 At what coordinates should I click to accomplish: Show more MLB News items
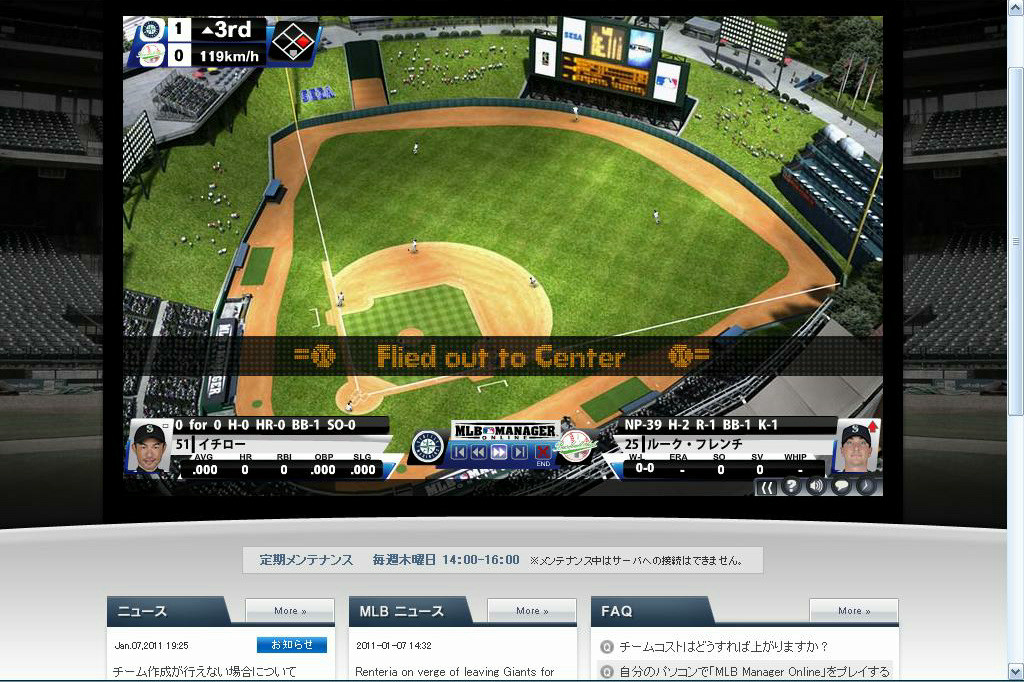[531, 611]
